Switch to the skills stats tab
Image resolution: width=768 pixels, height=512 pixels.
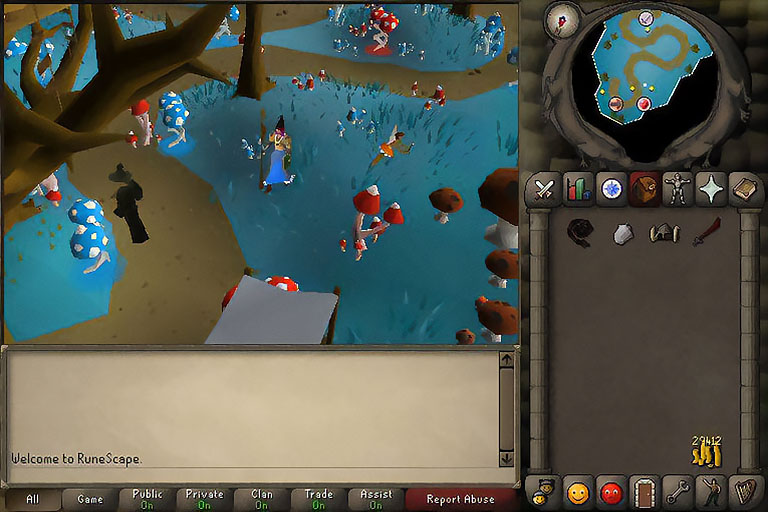pos(578,189)
